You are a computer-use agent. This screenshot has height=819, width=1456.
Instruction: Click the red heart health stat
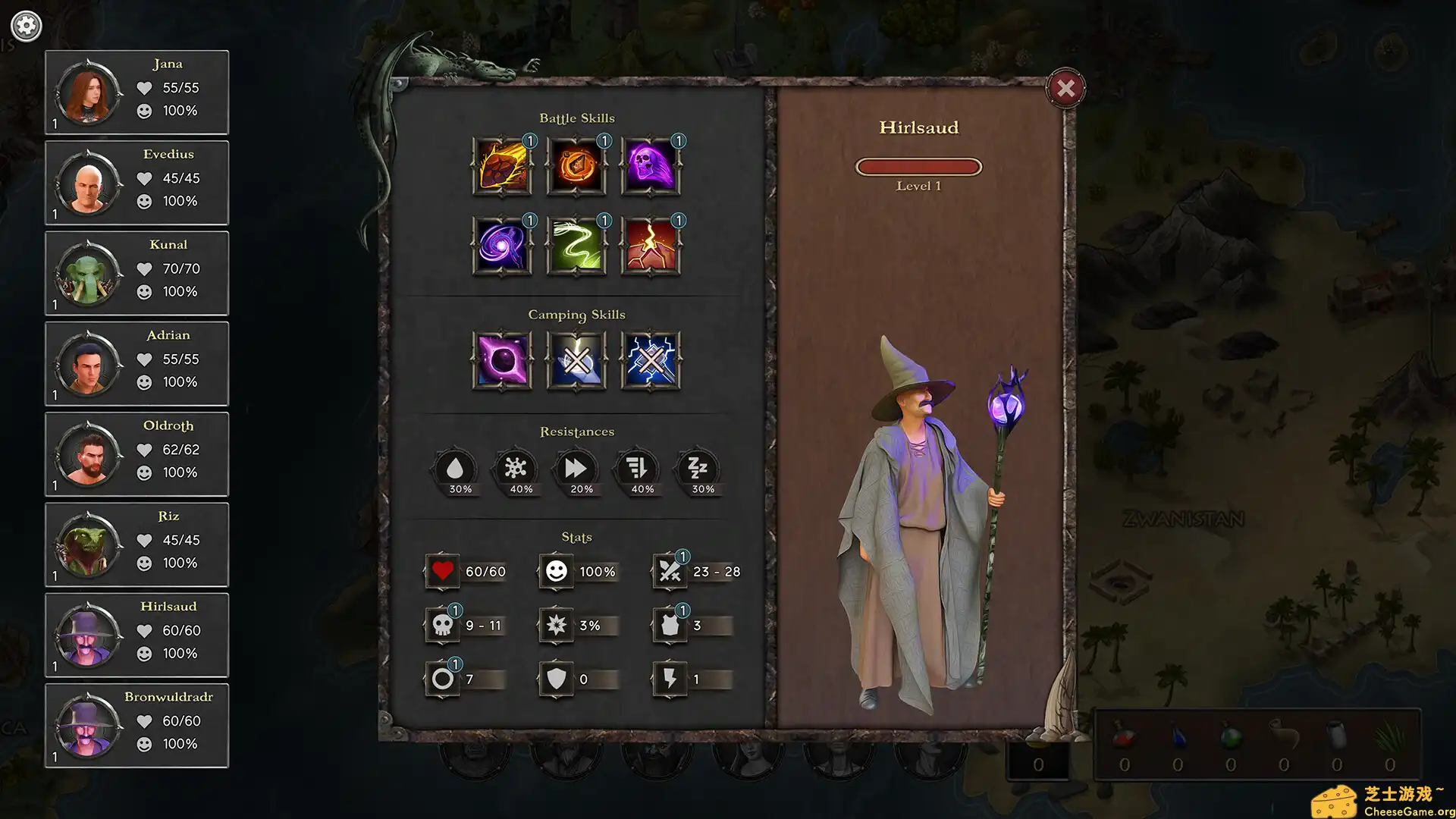pyautogui.click(x=443, y=571)
